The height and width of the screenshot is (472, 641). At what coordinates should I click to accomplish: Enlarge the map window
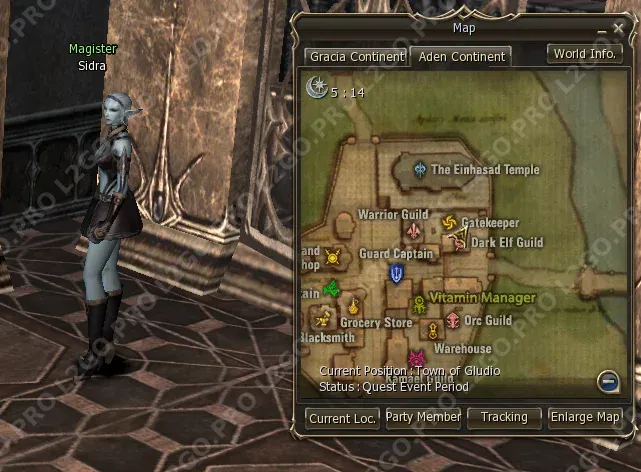point(585,417)
